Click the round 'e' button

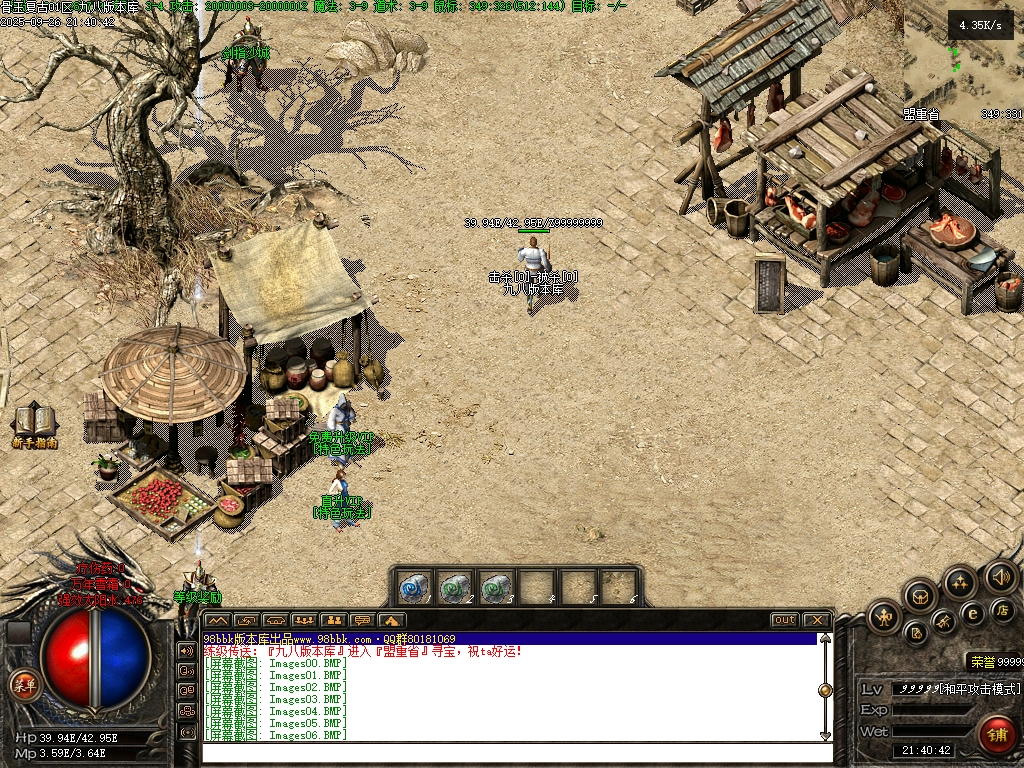click(x=972, y=613)
